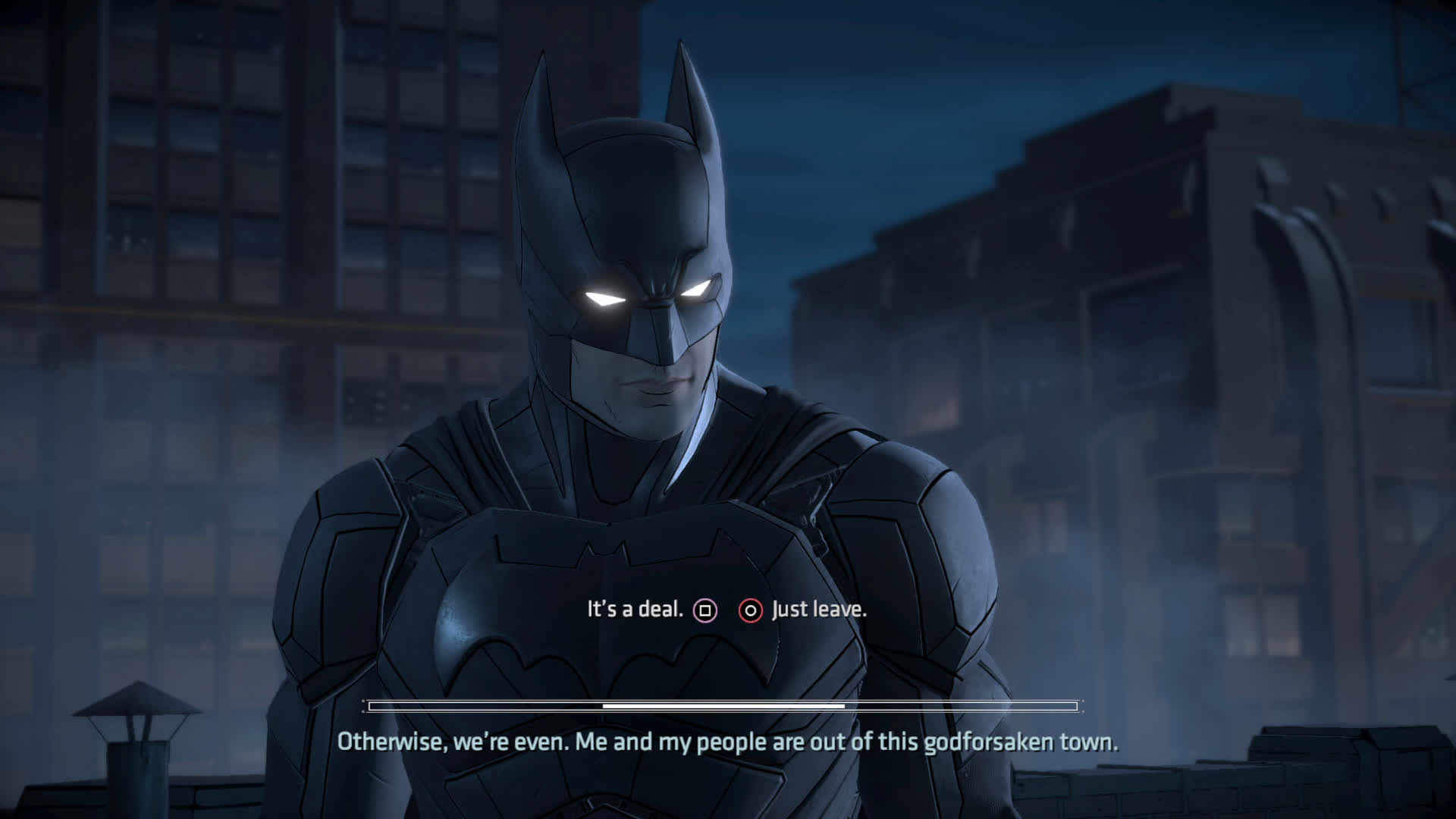Select the "Just leave." dialogue option
Viewport: 1456px width, 819px height.
tap(818, 610)
